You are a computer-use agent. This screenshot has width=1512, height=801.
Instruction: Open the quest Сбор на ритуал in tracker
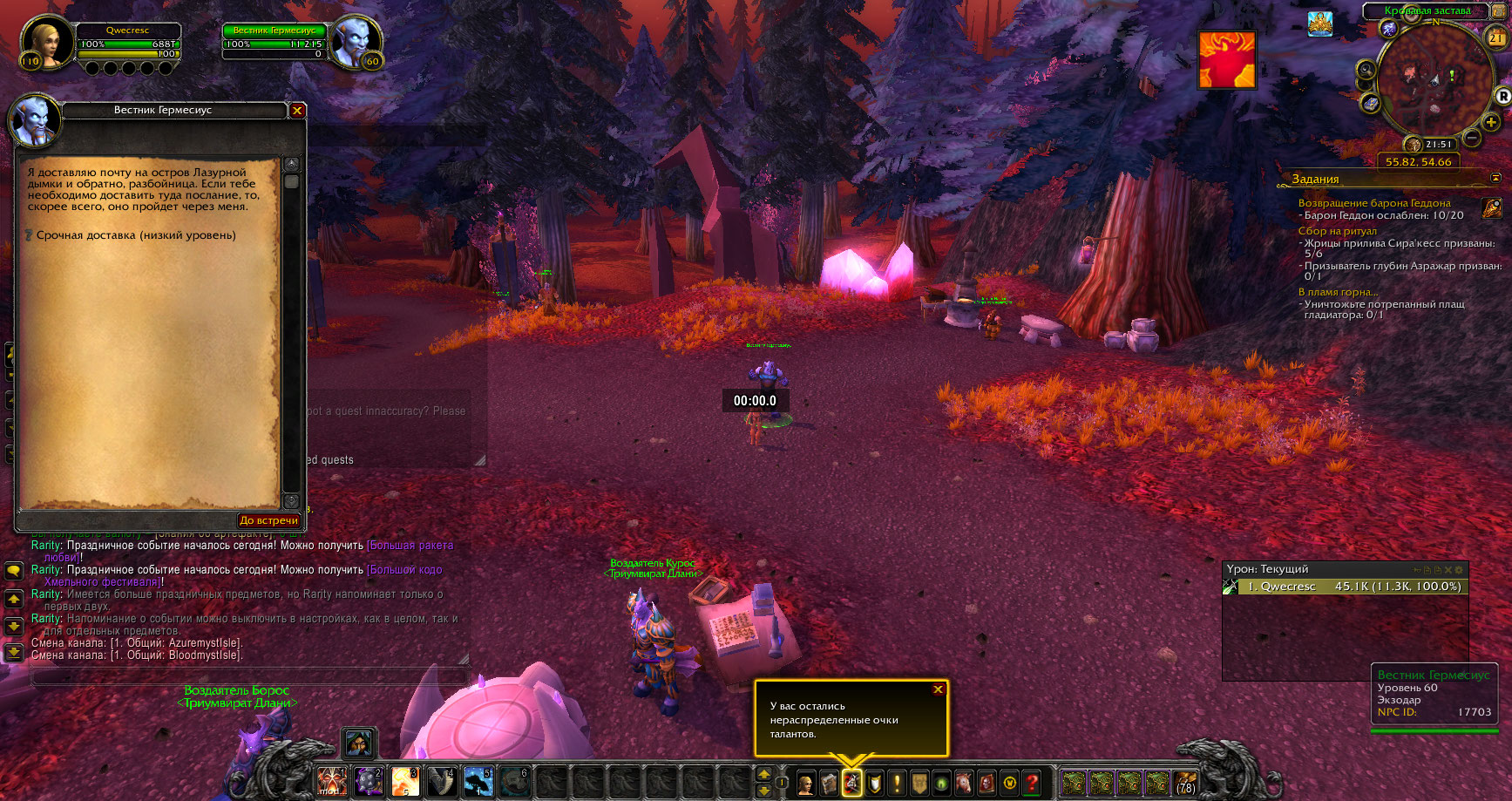coord(1338,231)
